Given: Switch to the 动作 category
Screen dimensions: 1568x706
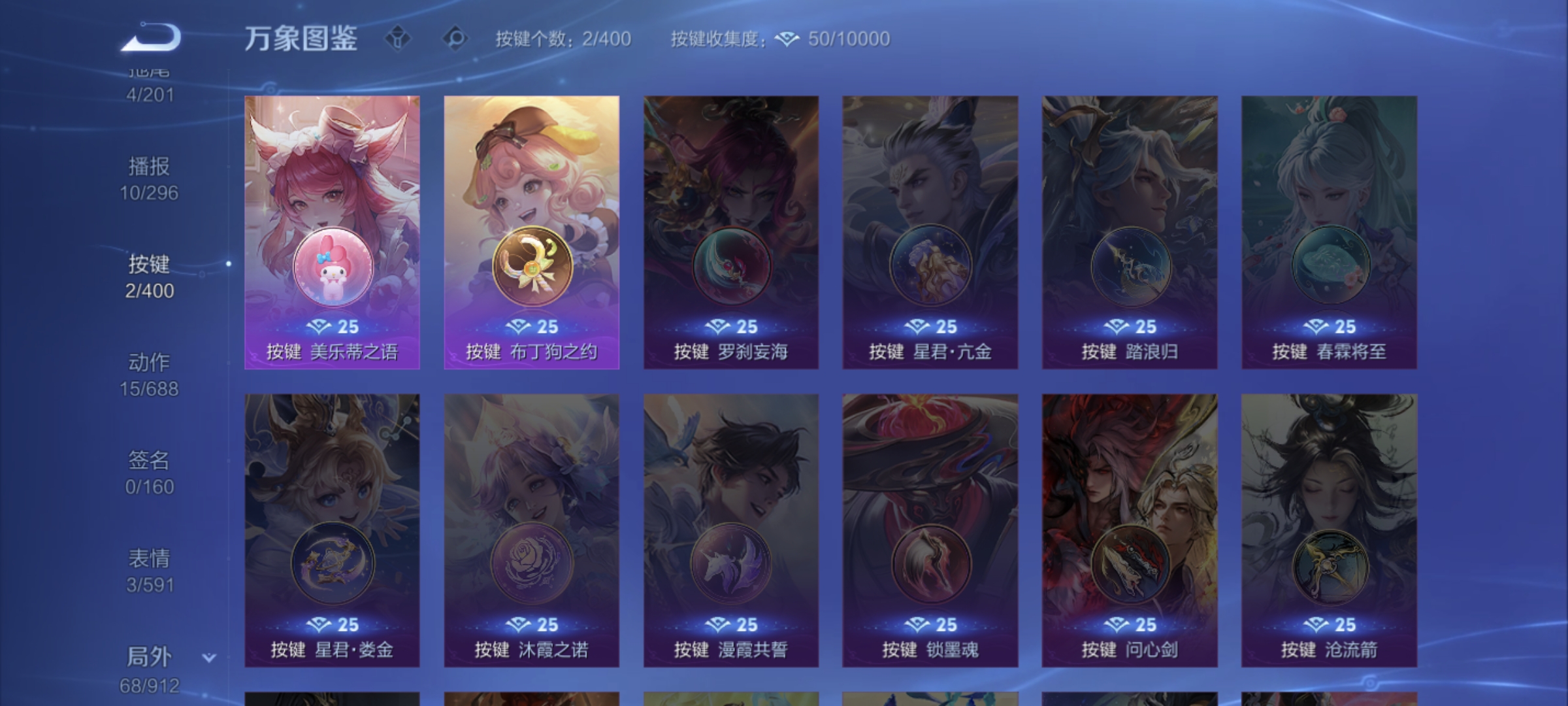Looking at the screenshot, I should 149,377.
